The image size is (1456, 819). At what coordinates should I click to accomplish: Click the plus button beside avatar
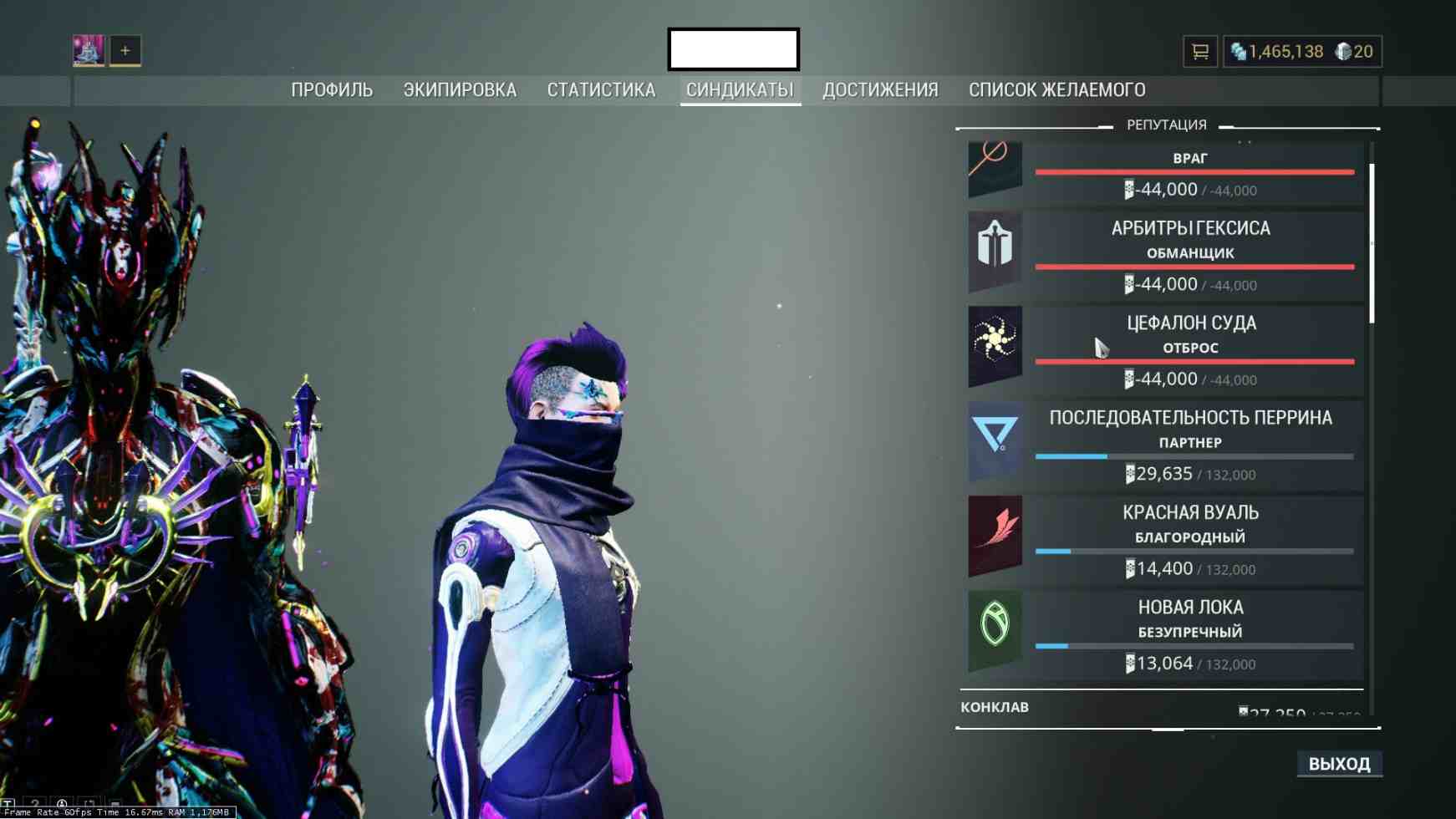(125, 51)
